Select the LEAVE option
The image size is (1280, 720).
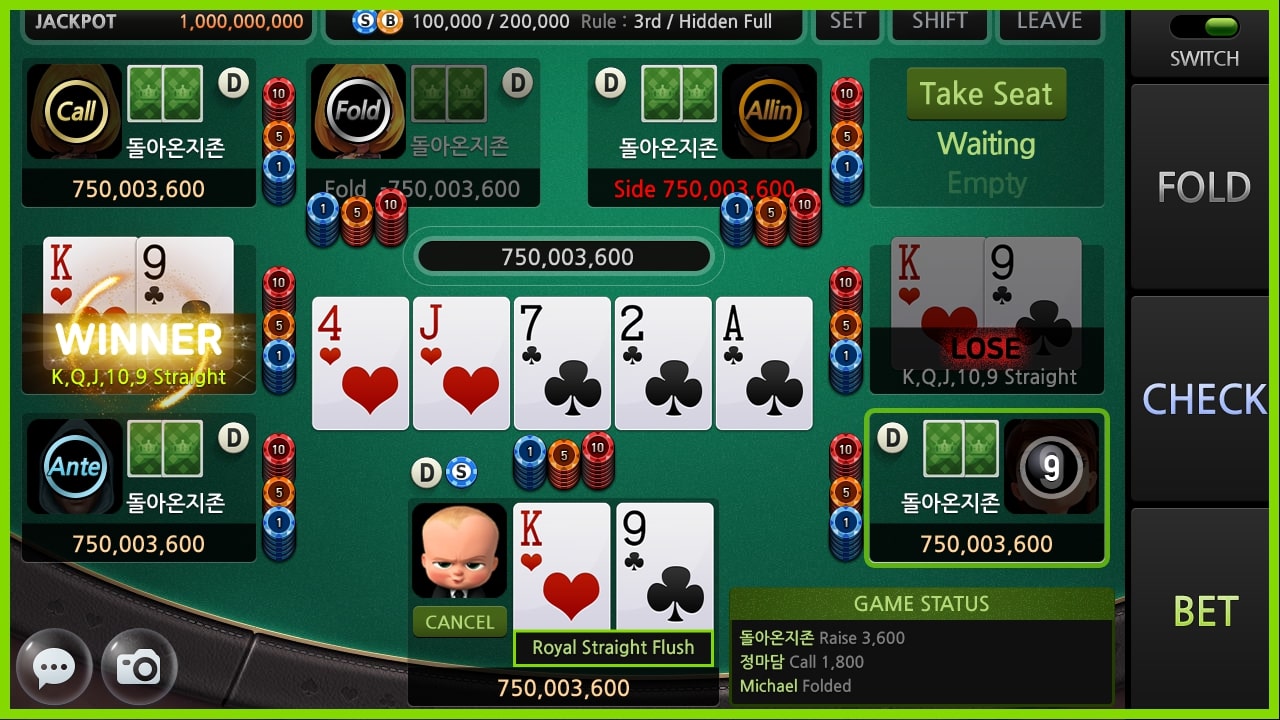tap(1049, 18)
